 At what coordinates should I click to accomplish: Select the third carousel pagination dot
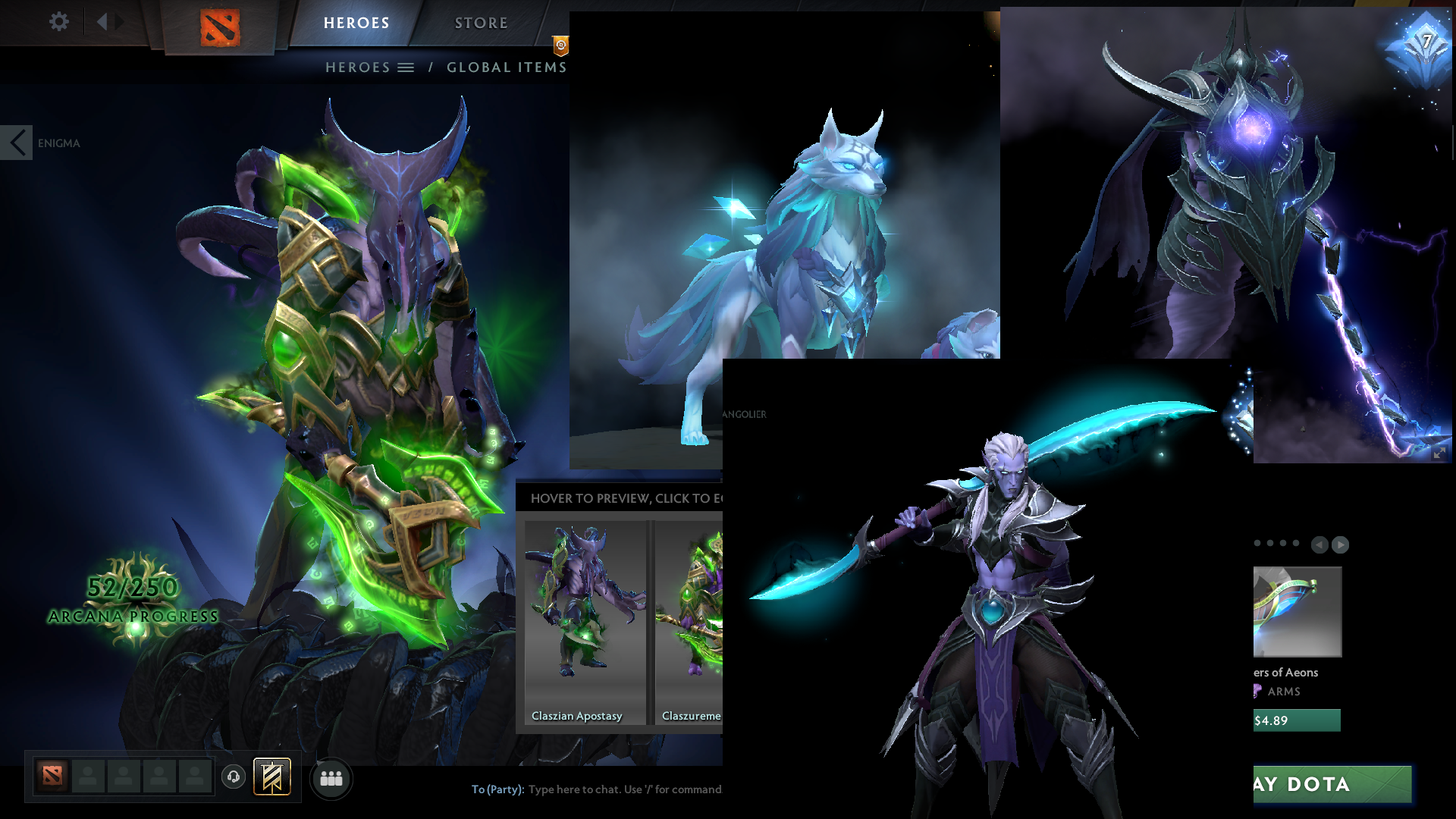point(1283,543)
